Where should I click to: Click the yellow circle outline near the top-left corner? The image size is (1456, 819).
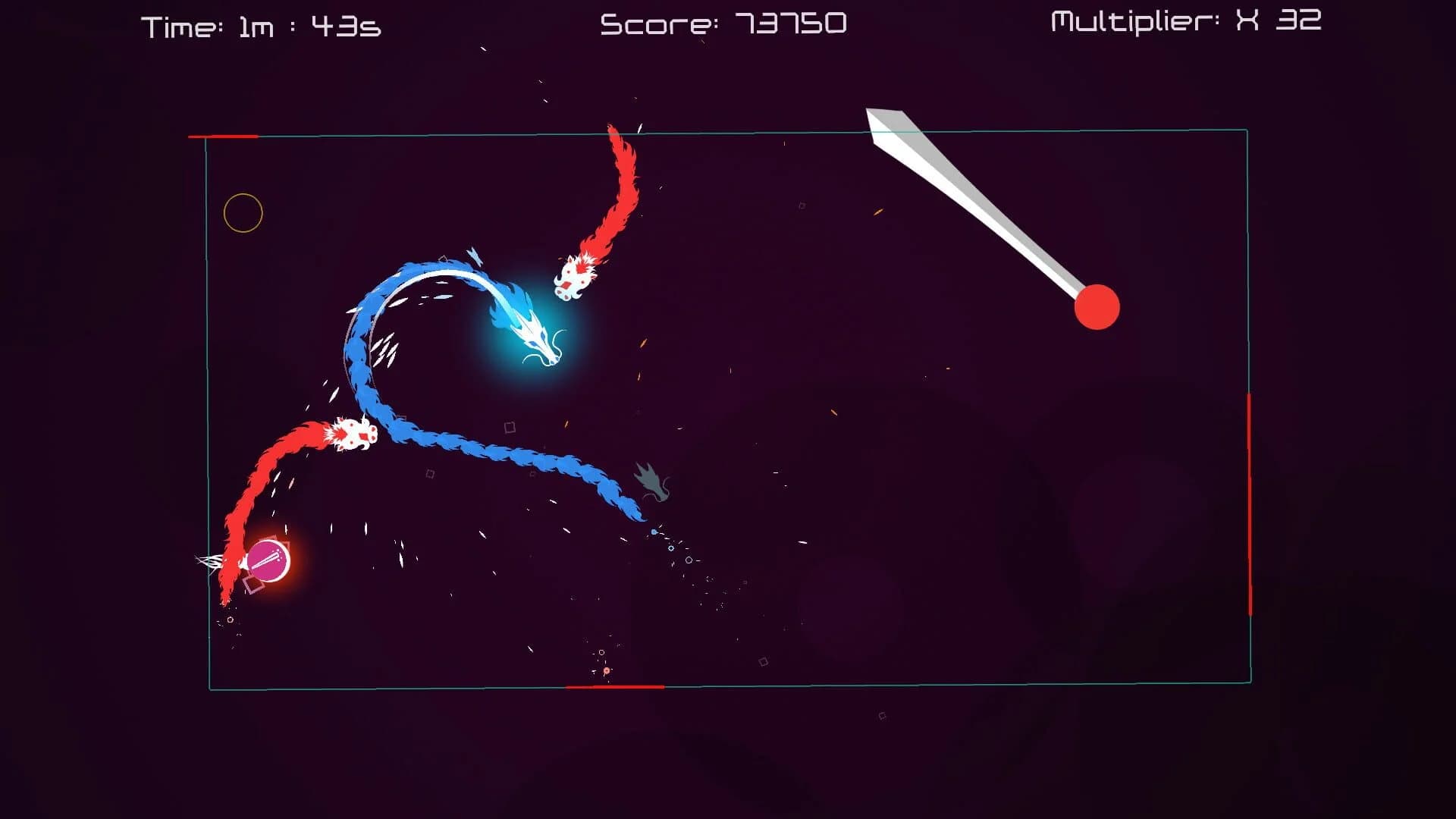243,213
